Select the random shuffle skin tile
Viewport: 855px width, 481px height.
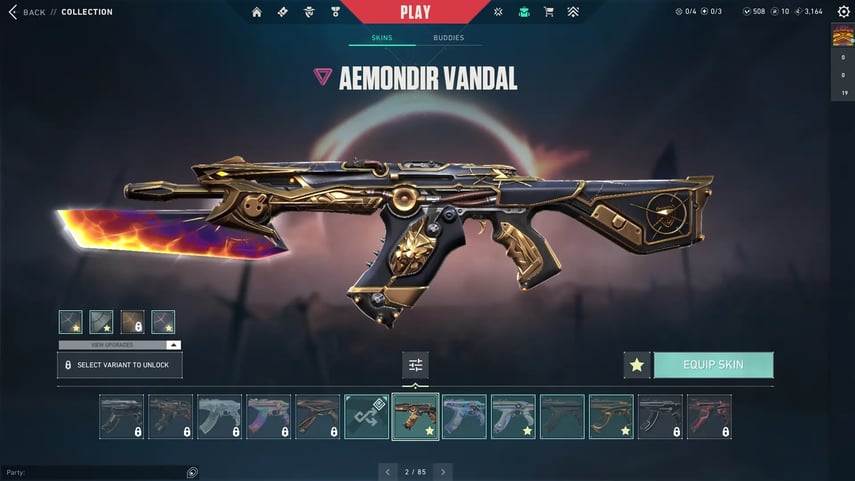point(366,416)
